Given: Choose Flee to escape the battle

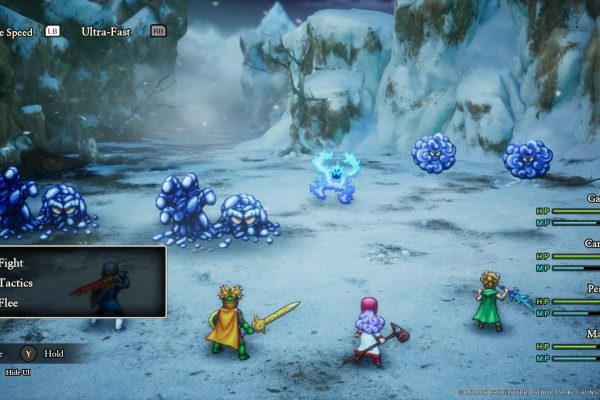Looking at the screenshot, I should (11, 303).
